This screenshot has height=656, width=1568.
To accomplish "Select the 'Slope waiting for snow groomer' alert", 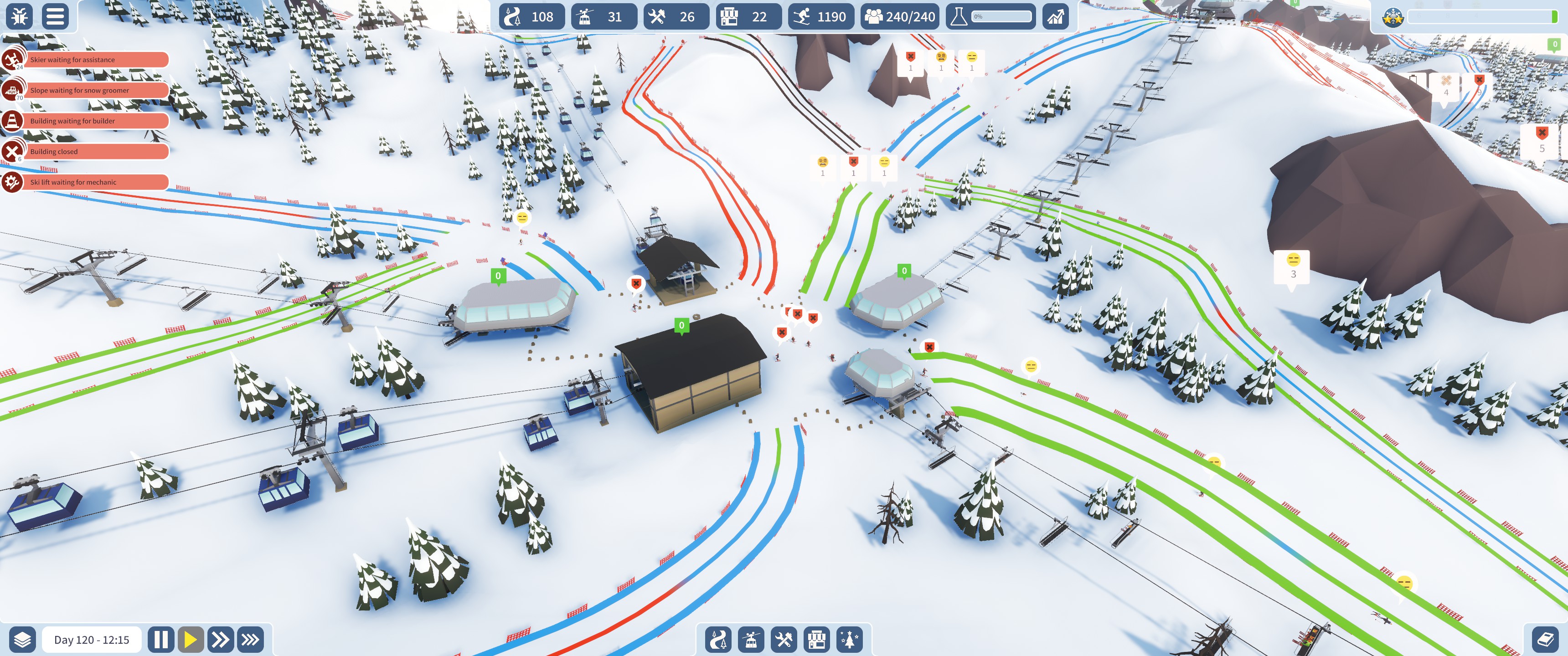I will 94,90.
